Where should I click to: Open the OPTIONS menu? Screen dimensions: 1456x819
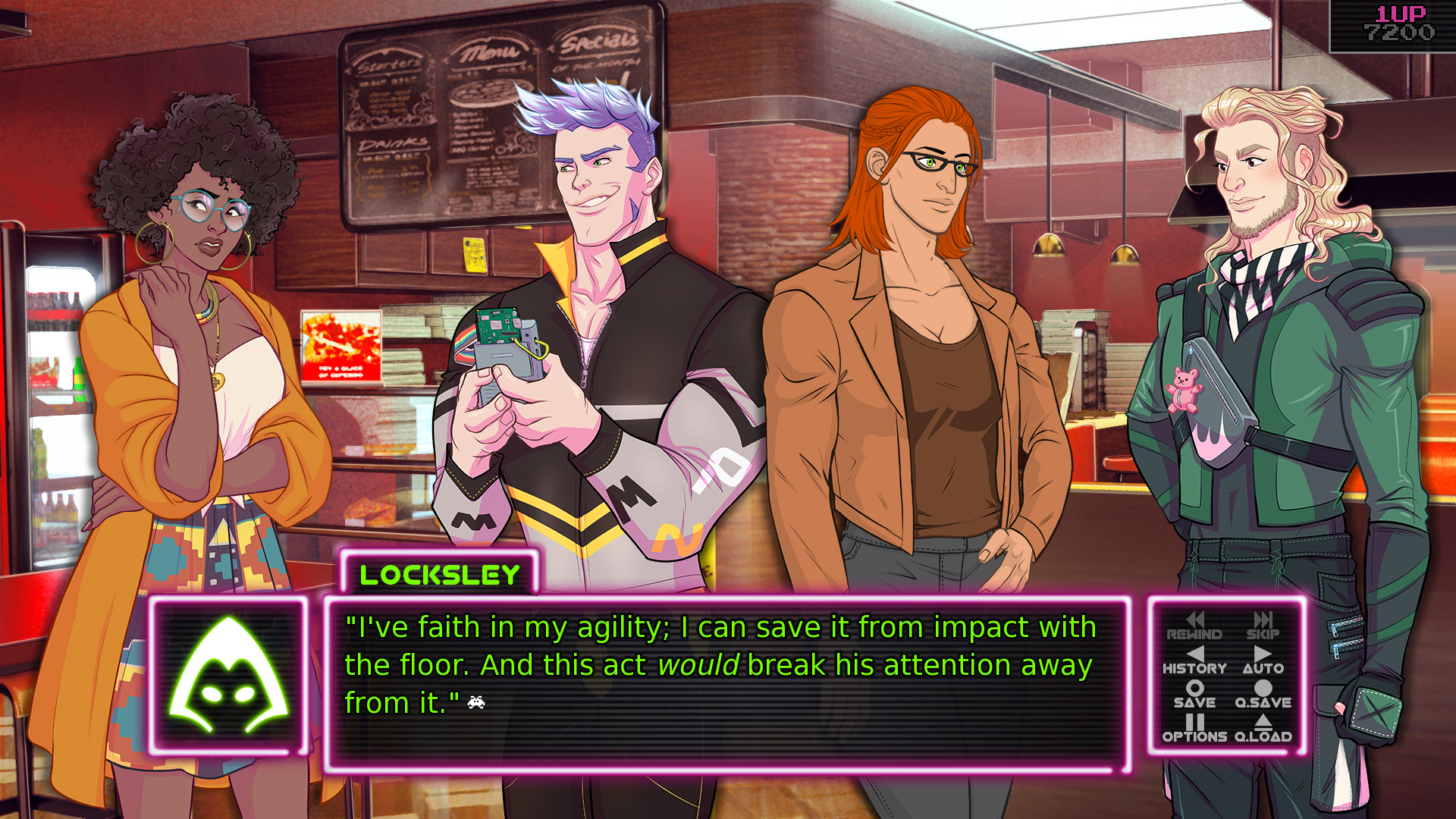(1196, 728)
